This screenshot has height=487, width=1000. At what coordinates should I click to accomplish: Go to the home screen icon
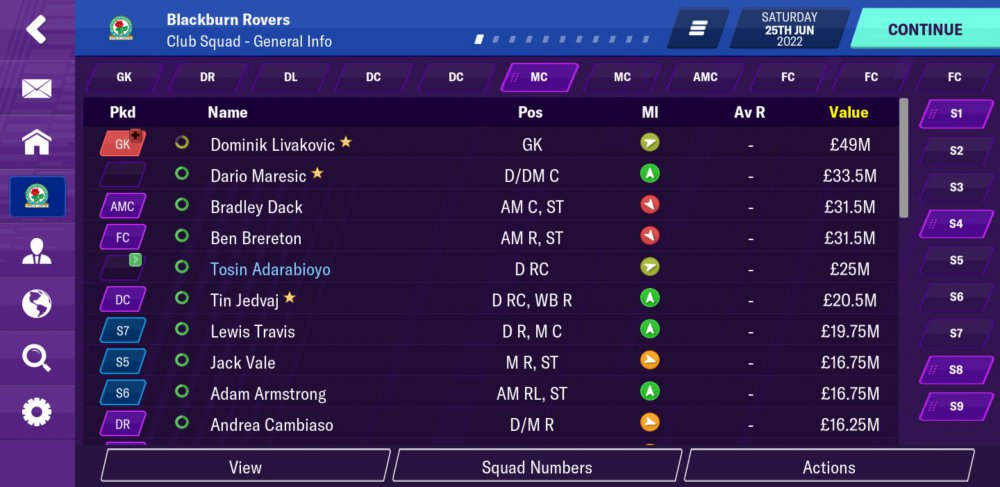pyautogui.click(x=36, y=142)
